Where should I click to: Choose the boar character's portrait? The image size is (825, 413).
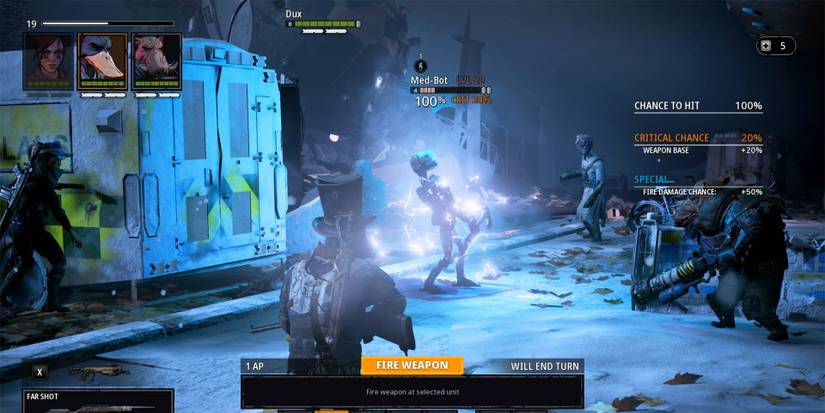tap(156, 61)
